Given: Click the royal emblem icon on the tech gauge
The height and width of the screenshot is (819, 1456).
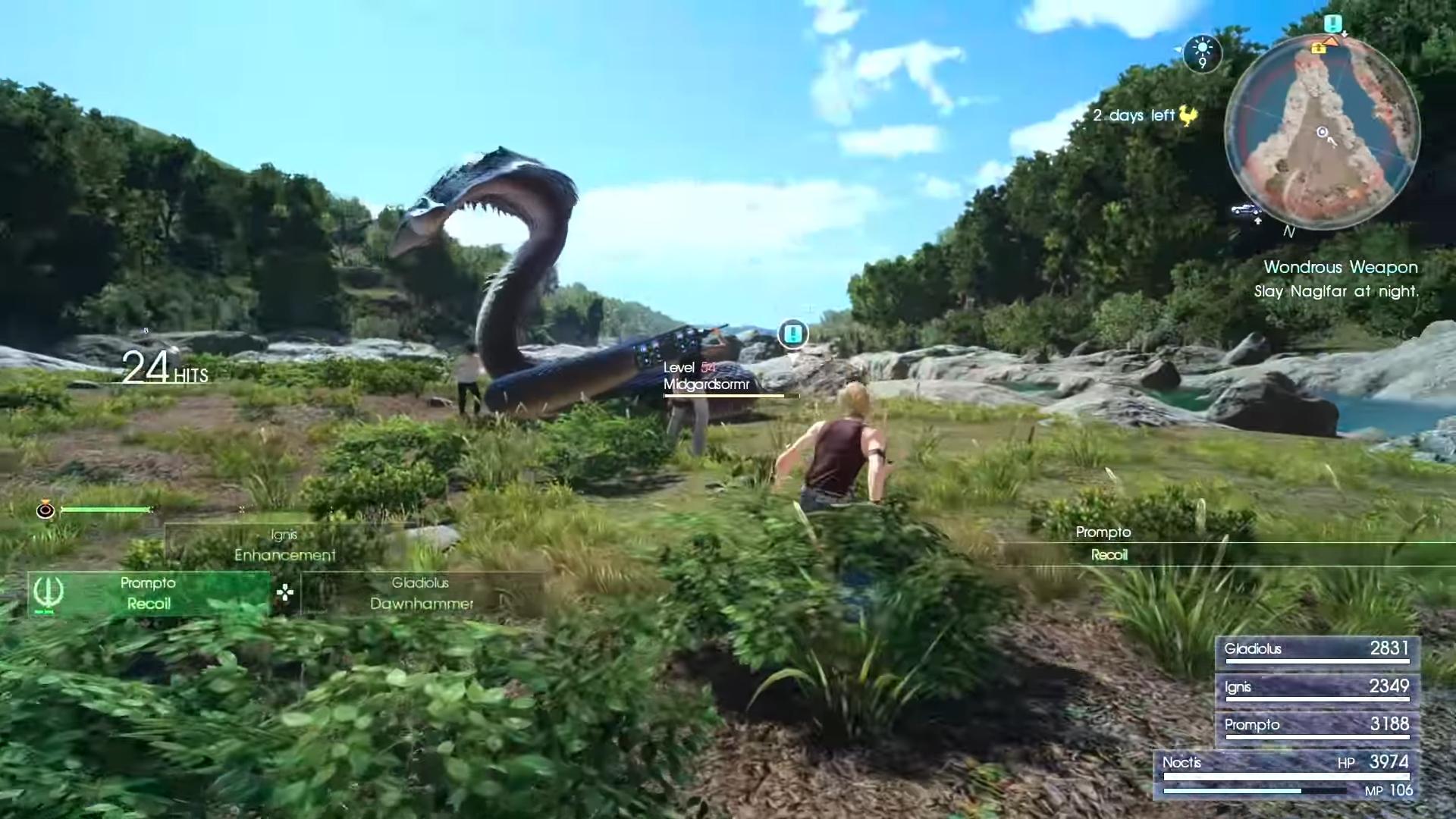Looking at the screenshot, I should click(x=45, y=510).
